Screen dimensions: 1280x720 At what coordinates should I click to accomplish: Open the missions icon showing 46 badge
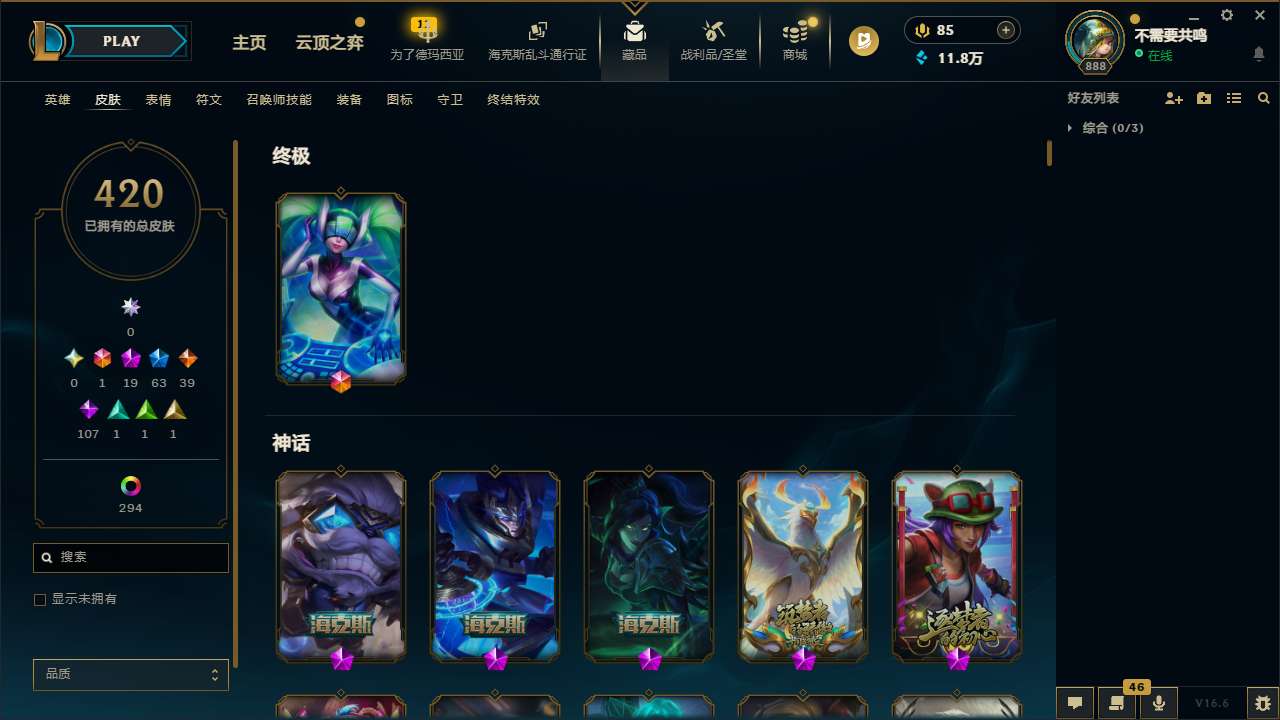[x=1117, y=702]
